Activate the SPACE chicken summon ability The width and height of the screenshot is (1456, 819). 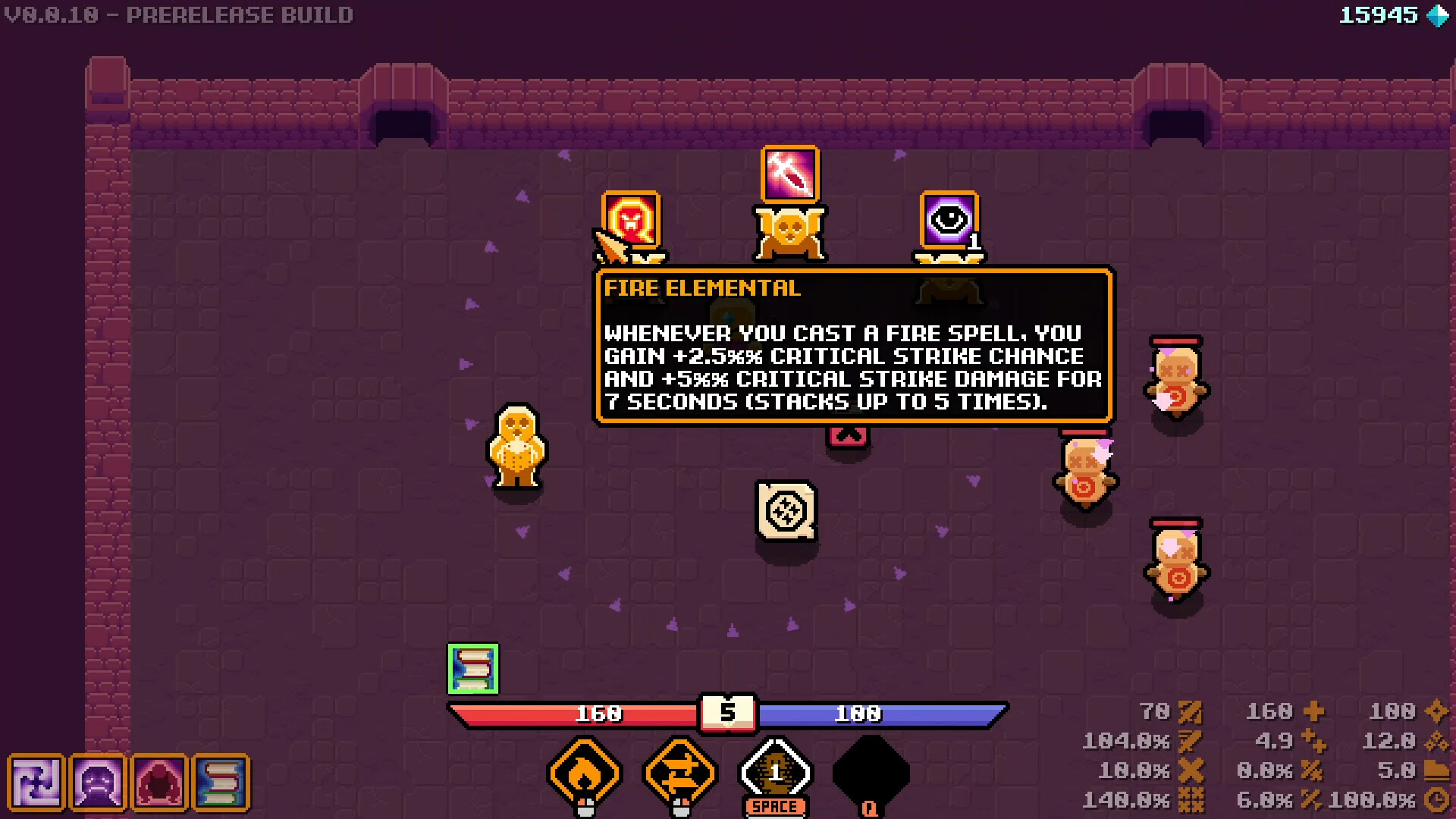pyautogui.click(x=774, y=772)
